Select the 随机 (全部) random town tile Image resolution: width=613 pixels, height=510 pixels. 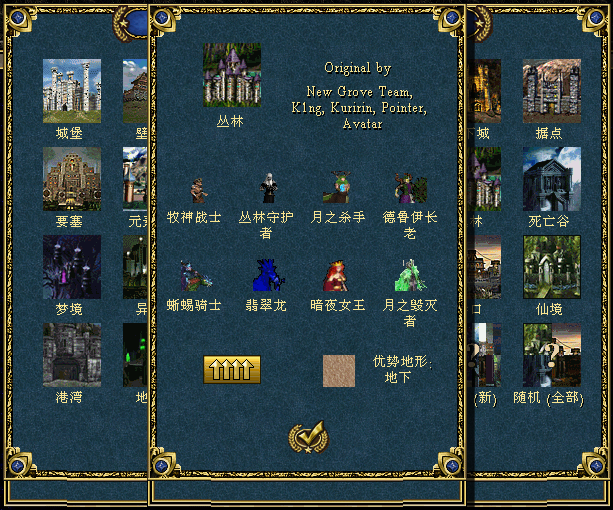[x=551, y=355]
